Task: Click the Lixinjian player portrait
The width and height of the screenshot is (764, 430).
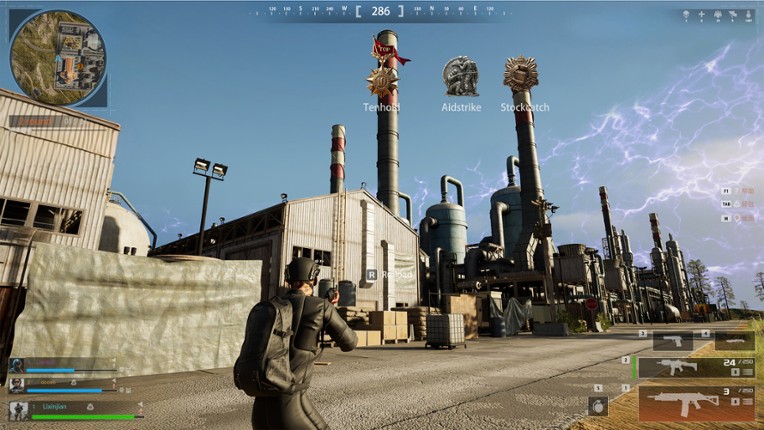Action: (x=18, y=410)
